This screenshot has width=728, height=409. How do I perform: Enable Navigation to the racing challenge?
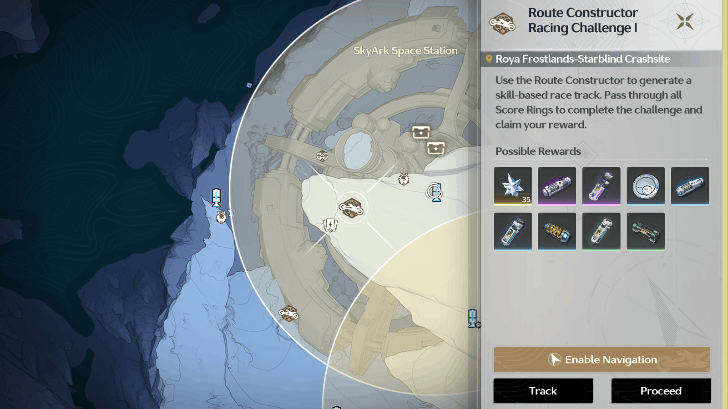[x=601, y=359]
